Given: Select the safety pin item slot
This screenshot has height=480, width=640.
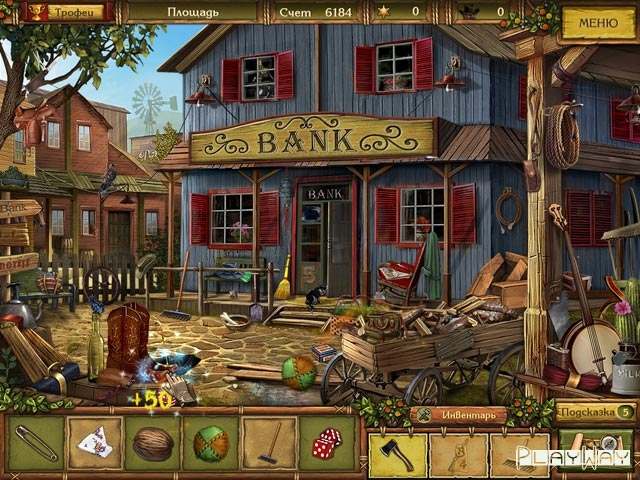Looking at the screenshot, I should pyautogui.click(x=36, y=443).
